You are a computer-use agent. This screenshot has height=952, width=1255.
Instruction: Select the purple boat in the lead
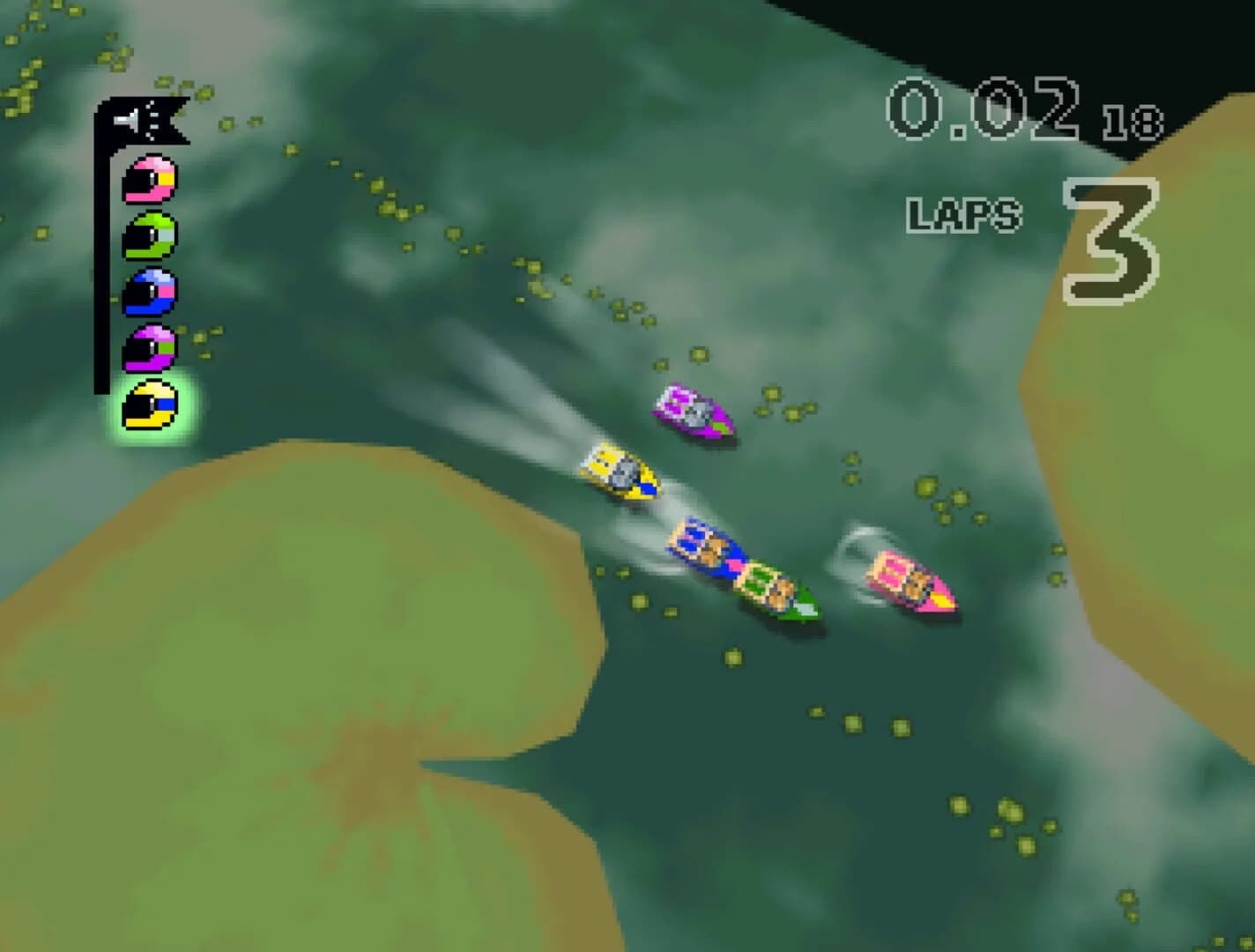pos(695,413)
